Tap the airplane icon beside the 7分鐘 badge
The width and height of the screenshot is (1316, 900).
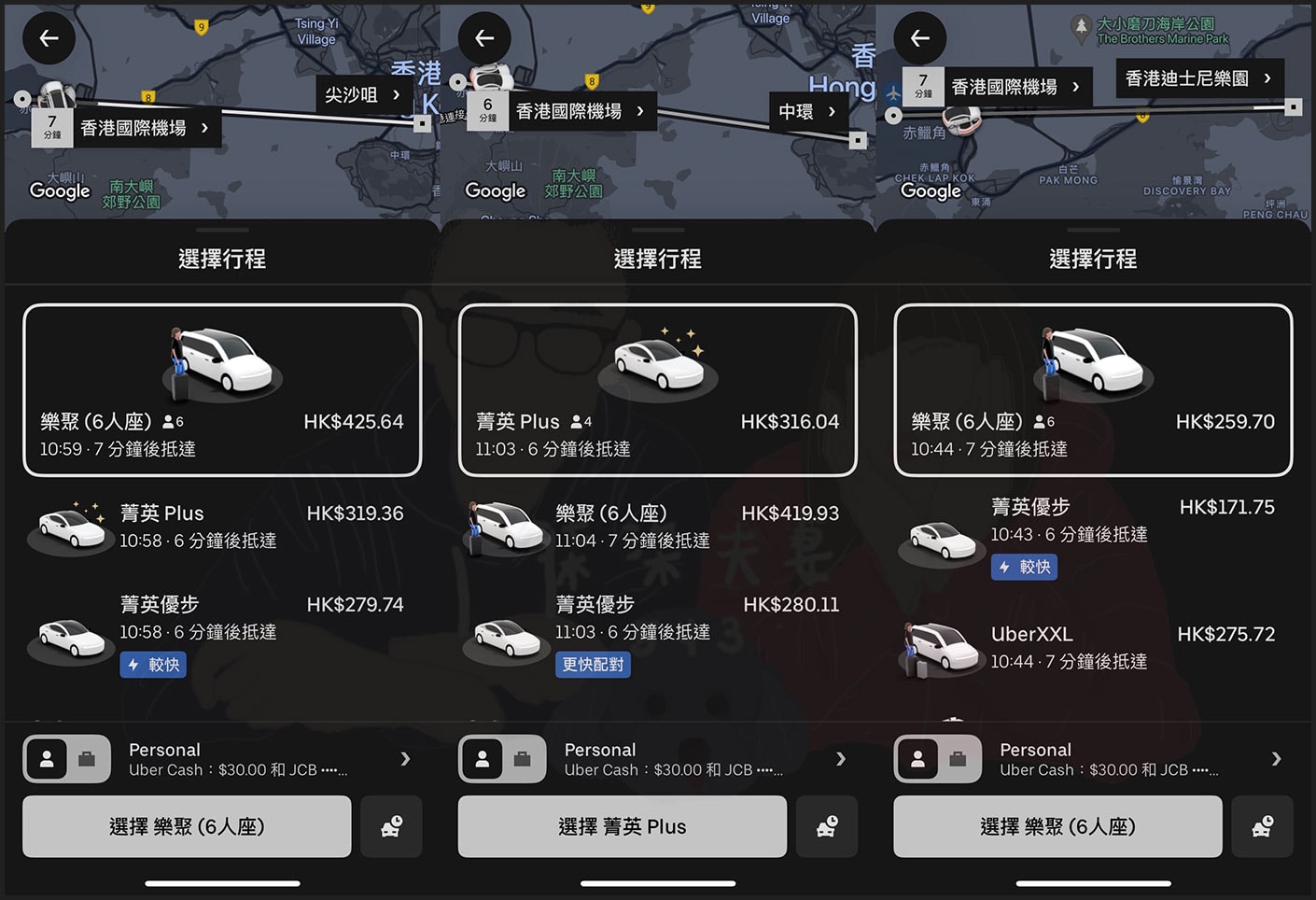pos(893,91)
